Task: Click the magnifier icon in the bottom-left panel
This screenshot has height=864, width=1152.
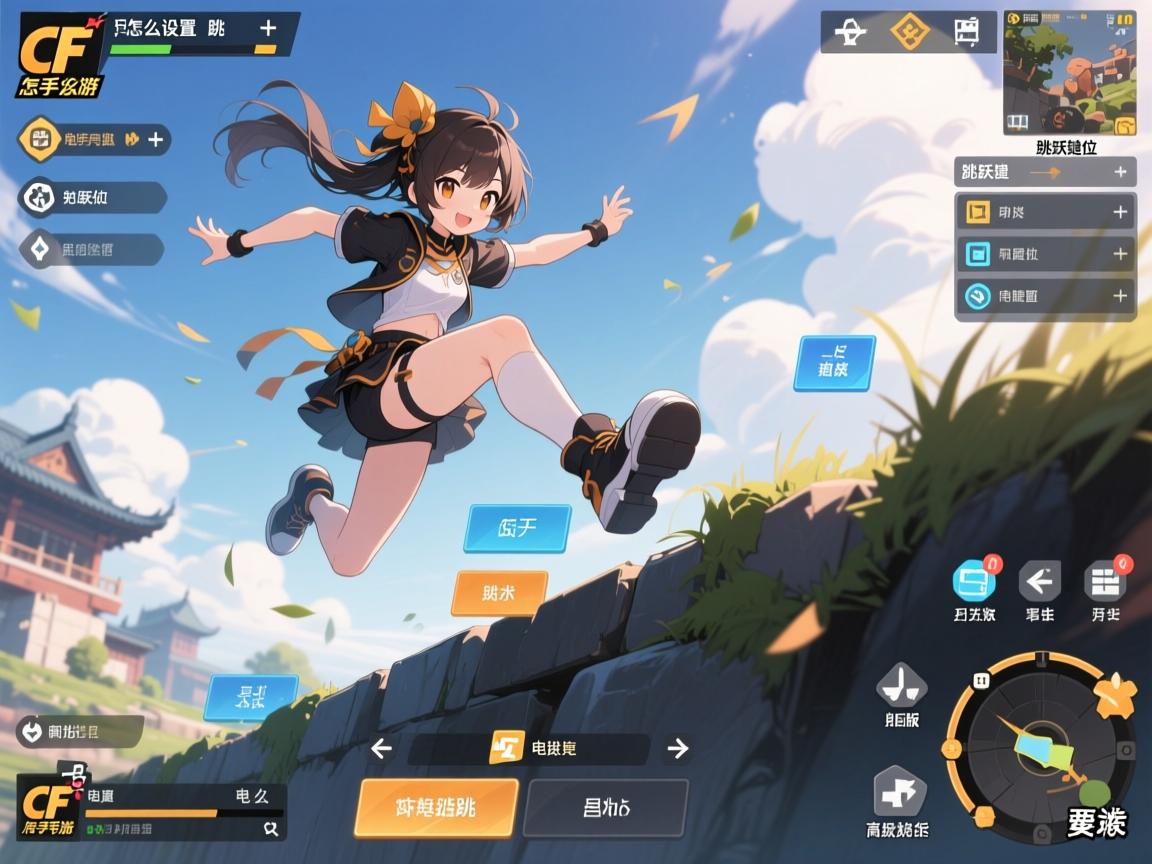Action: (x=270, y=828)
